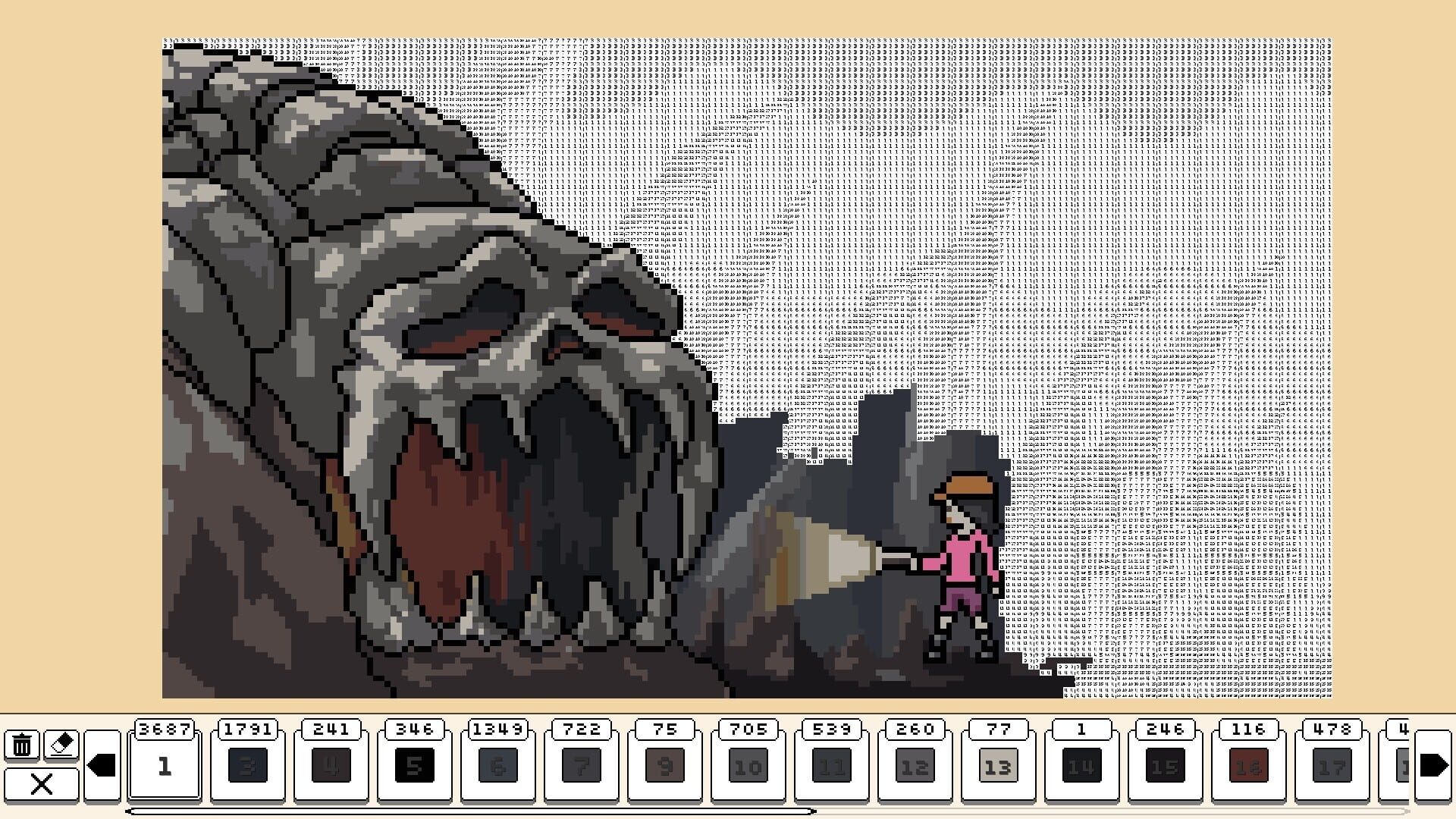This screenshot has width=1456, height=819.
Task: Select the eraser tool
Action: click(x=61, y=743)
